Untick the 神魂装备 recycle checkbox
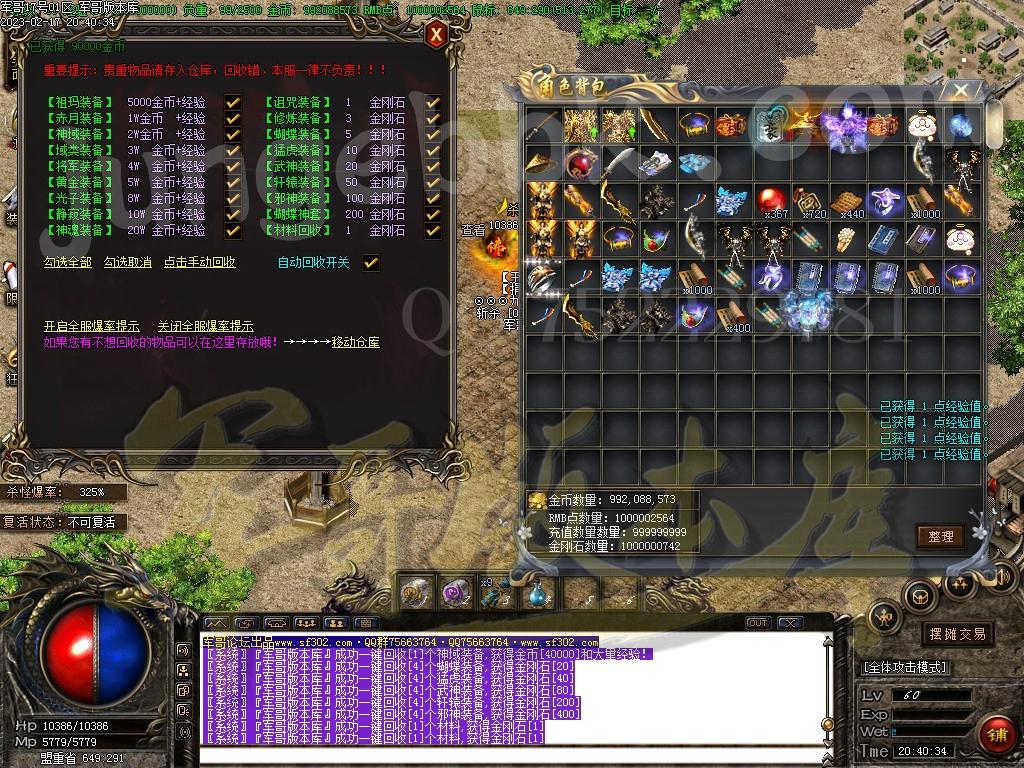Screen dimensions: 1024x768 pyautogui.click(x=233, y=230)
